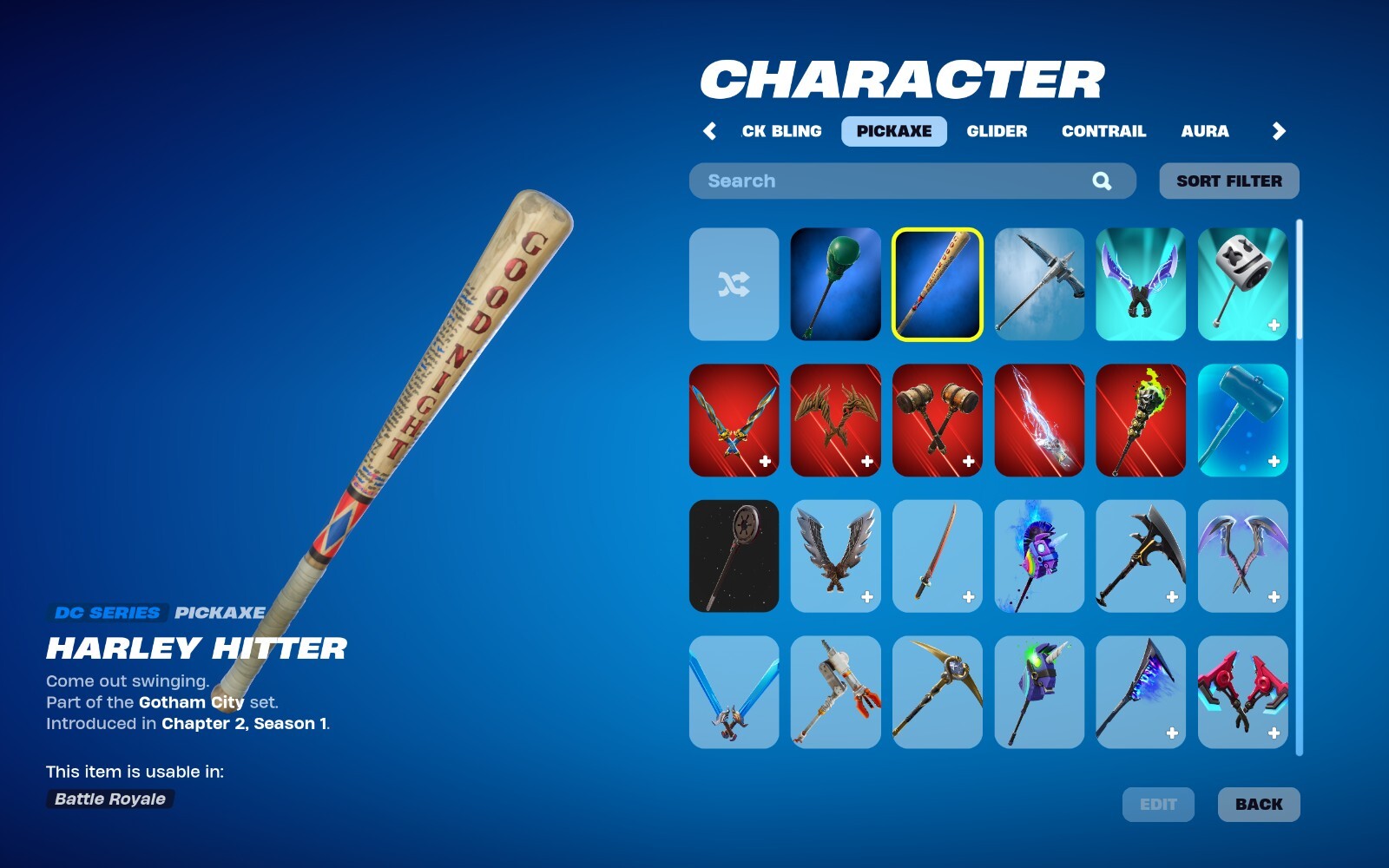Expand the previous category with the left chevron
This screenshot has height=868, width=1389.
710,131
